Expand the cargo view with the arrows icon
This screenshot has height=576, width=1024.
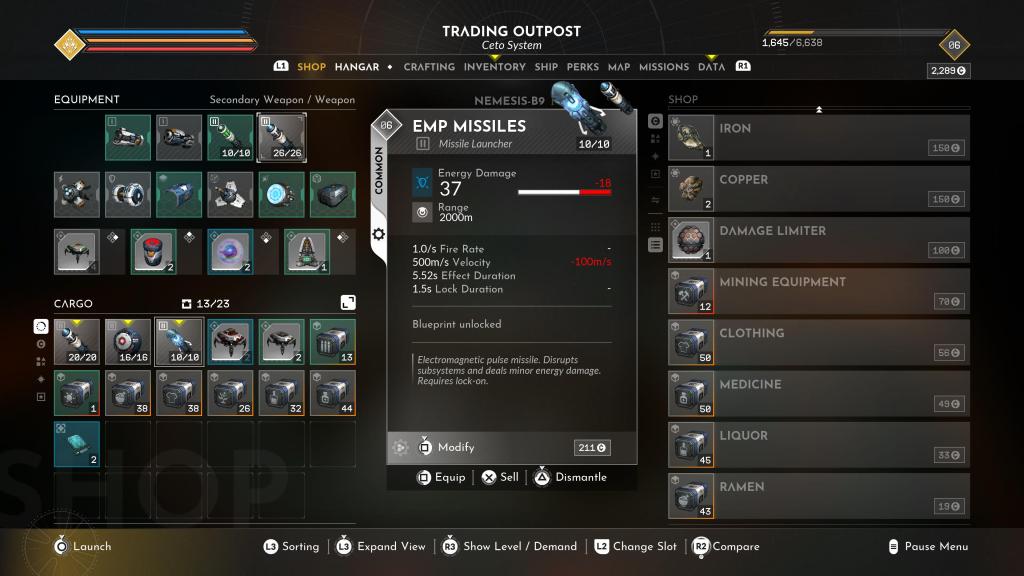pyautogui.click(x=347, y=302)
